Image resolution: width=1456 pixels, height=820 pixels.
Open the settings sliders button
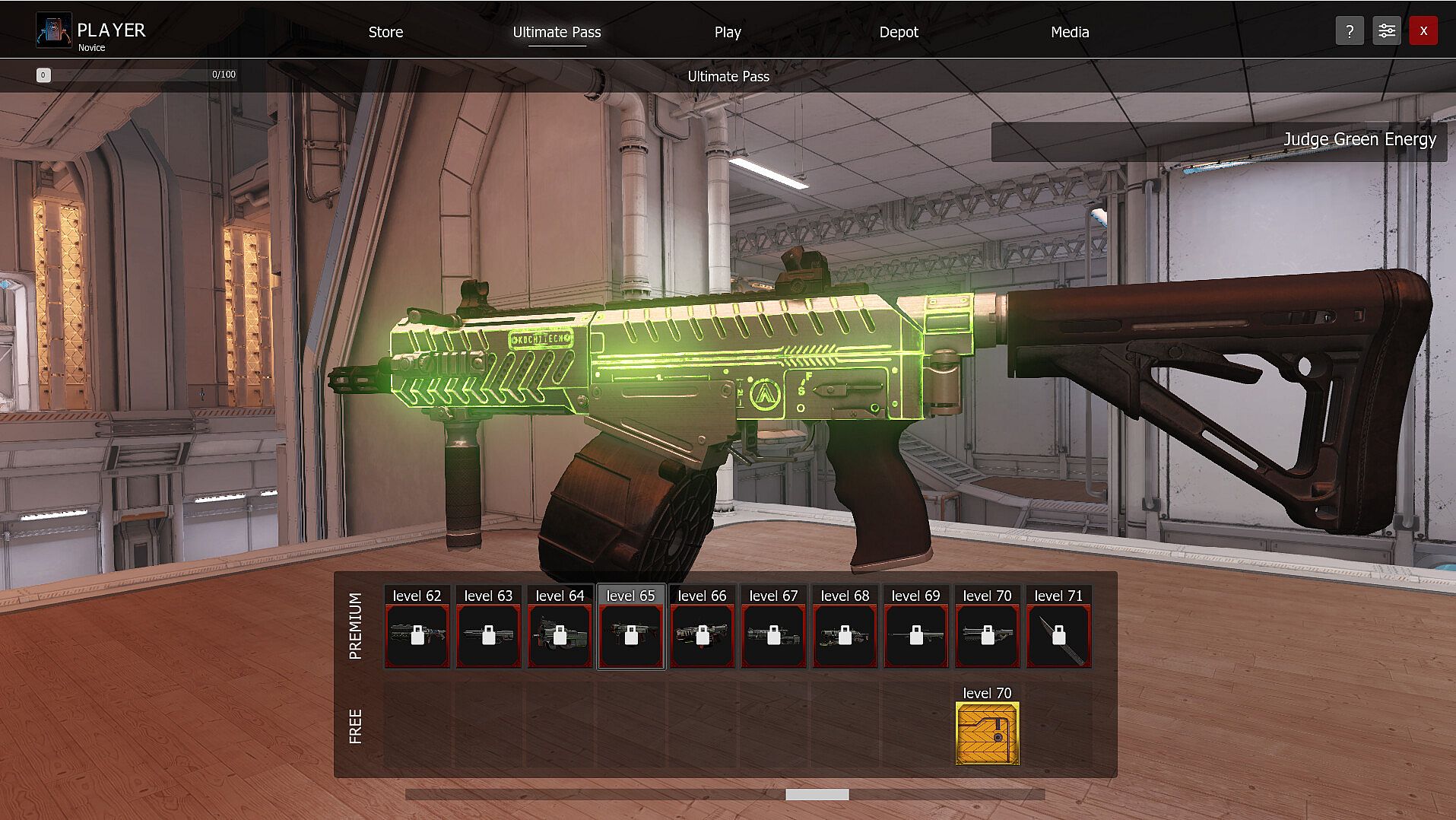[x=1387, y=31]
